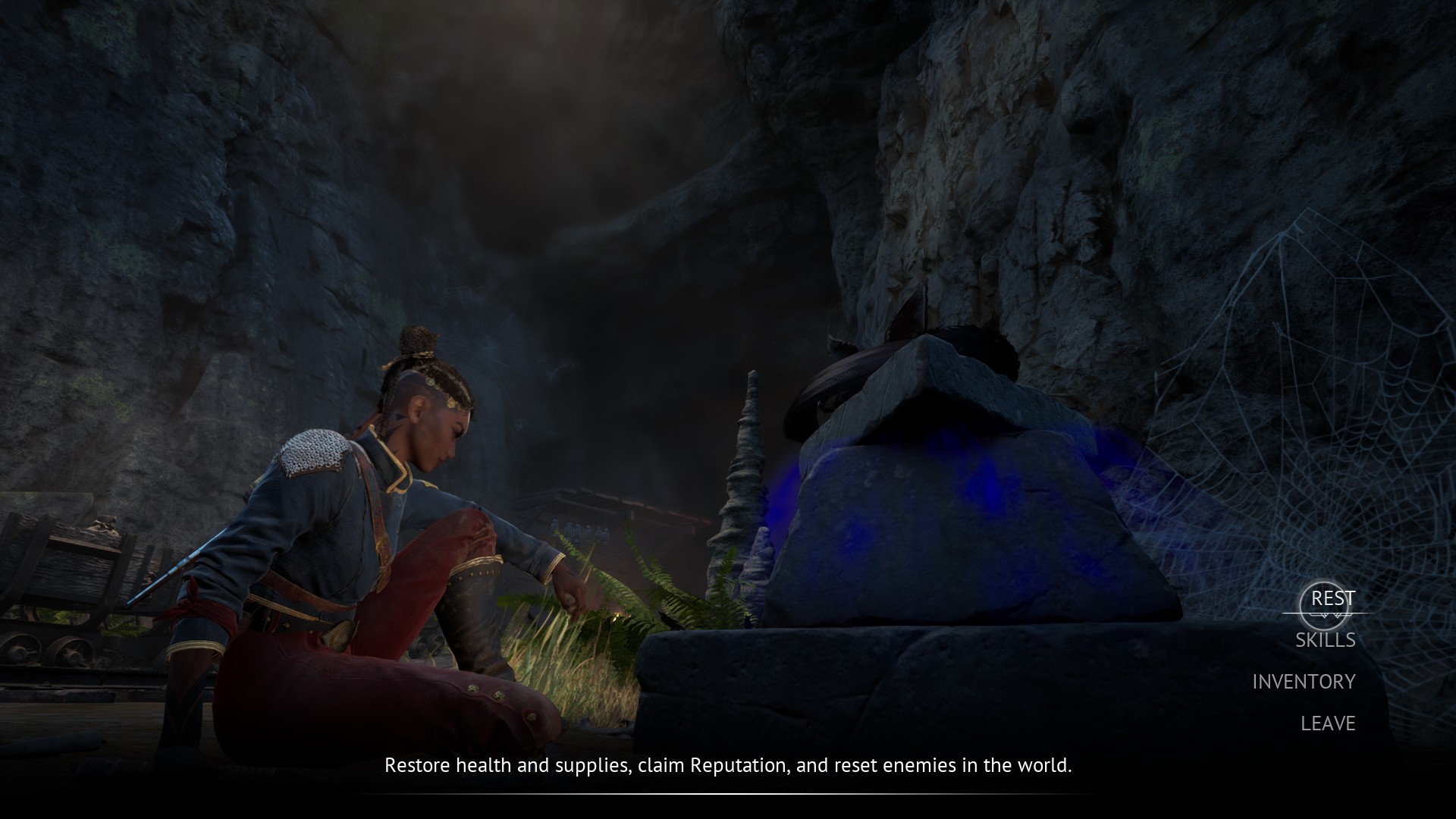This screenshot has width=1456, height=819.
Task: Choose LEAVE to exit the shrine
Action: (1328, 723)
